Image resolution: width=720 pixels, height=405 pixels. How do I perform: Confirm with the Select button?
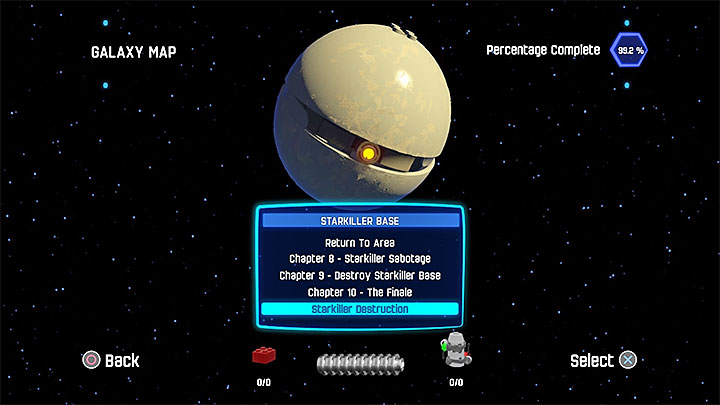click(603, 360)
